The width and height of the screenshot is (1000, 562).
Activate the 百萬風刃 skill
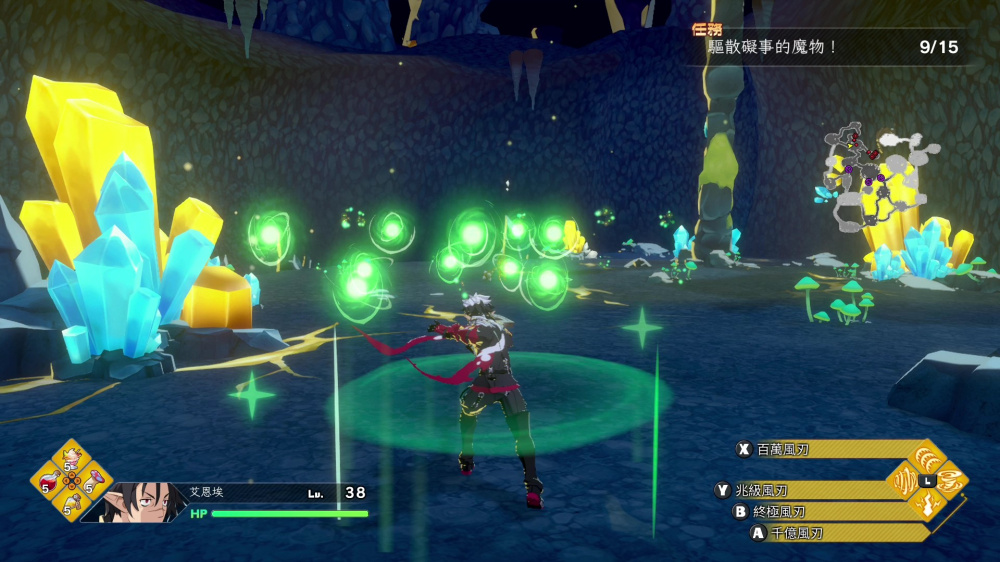pos(808,450)
